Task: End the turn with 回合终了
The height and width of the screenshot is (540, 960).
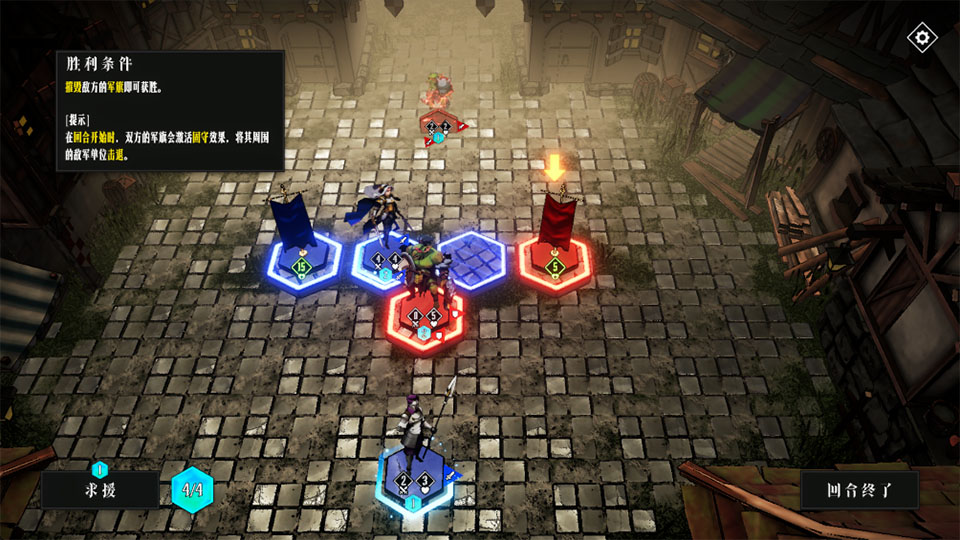Action: 859,490
